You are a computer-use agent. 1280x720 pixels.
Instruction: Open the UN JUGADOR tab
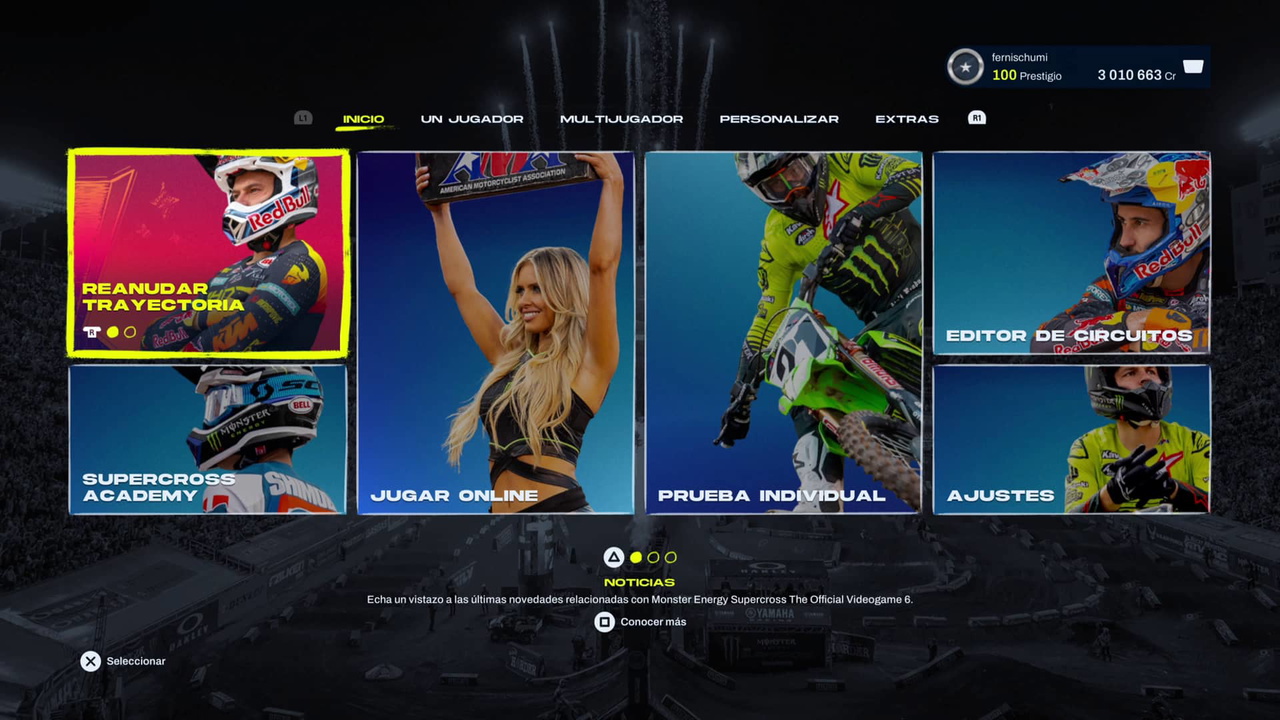(472, 119)
